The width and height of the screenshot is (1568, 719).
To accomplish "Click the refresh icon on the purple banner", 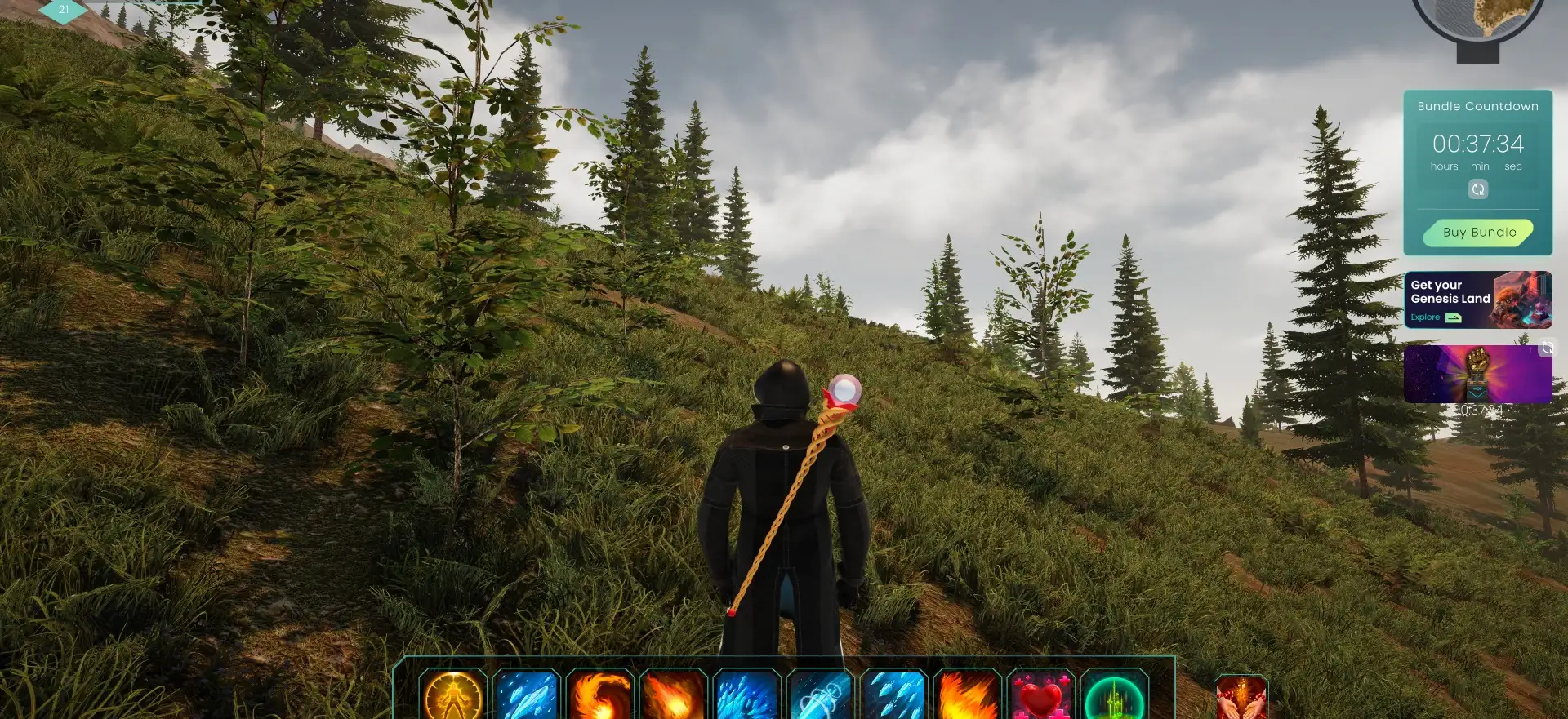I will (1546, 348).
